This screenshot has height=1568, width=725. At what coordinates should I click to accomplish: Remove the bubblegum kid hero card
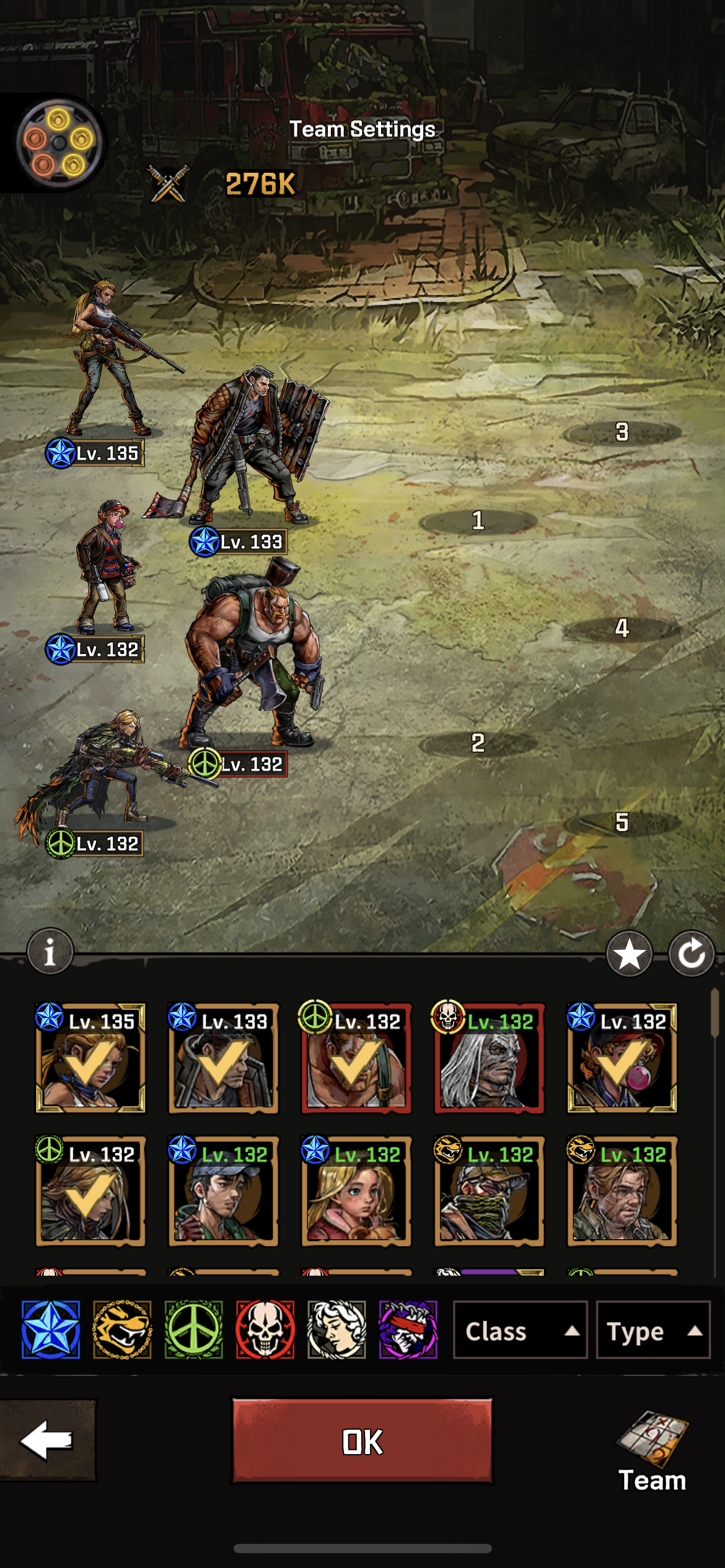(622, 1059)
